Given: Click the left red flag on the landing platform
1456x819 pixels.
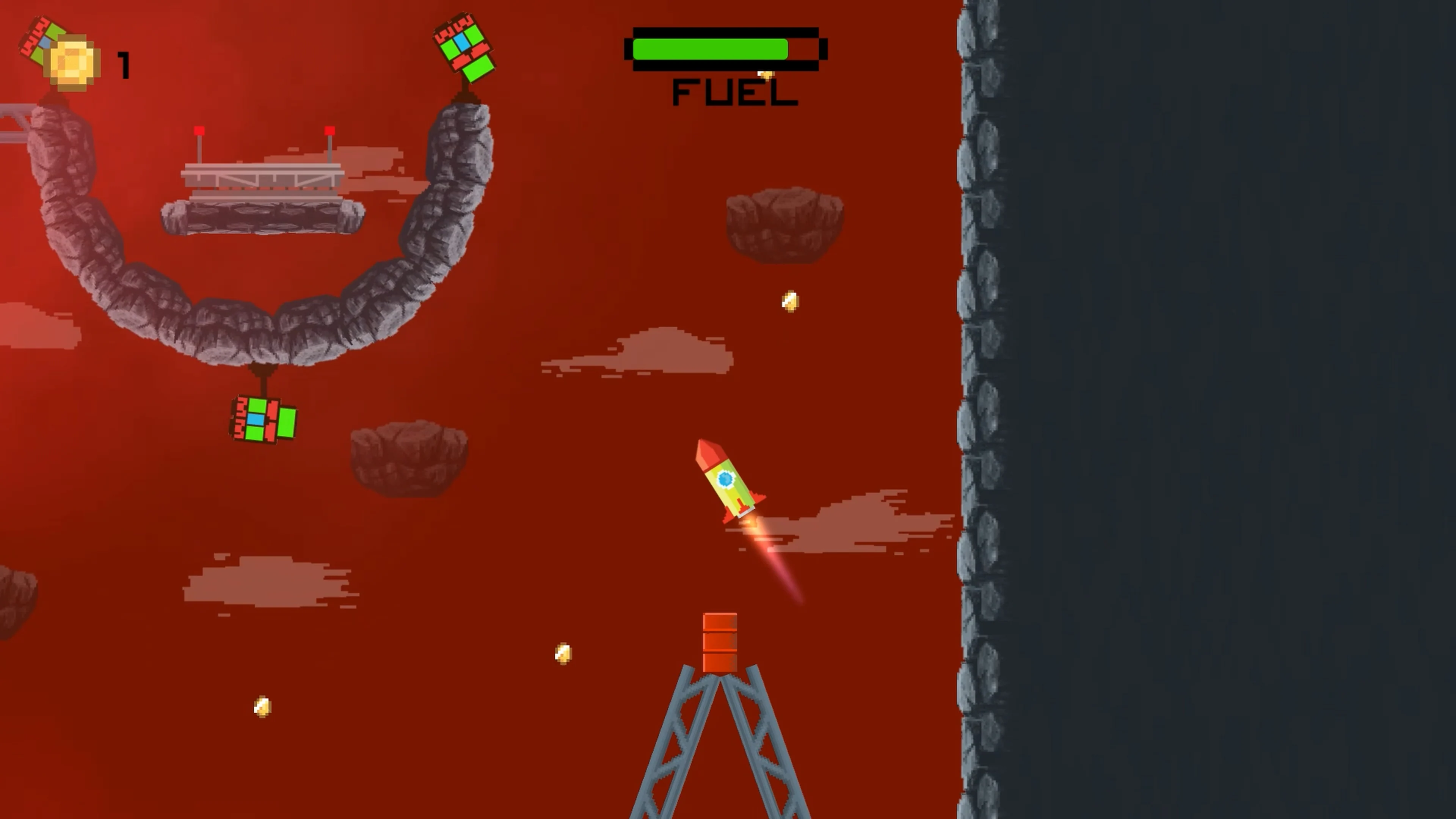Looking at the screenshot, I should pos(199,130).
